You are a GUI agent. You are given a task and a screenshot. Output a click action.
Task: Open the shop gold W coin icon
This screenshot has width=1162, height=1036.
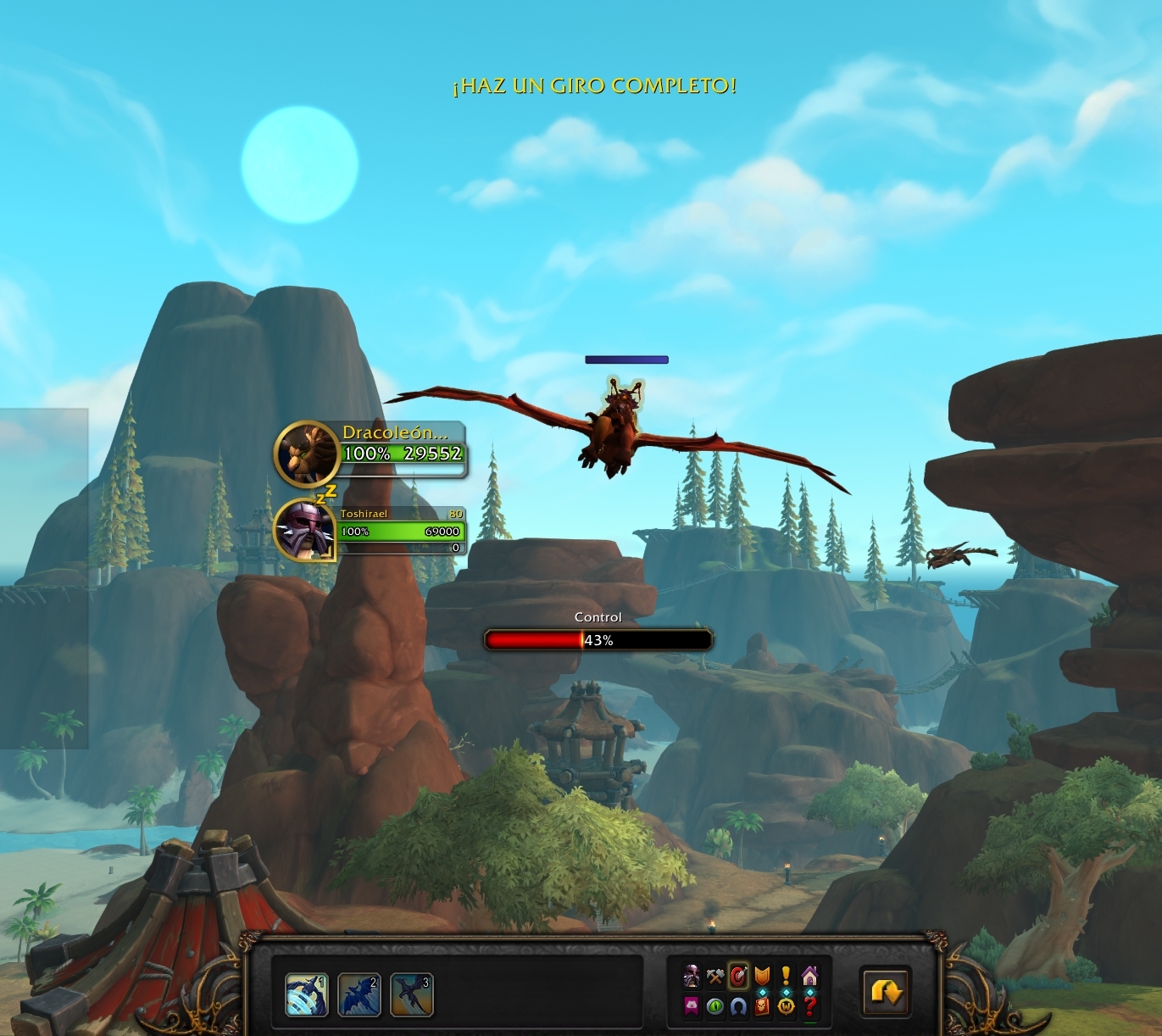[786, 1005]
